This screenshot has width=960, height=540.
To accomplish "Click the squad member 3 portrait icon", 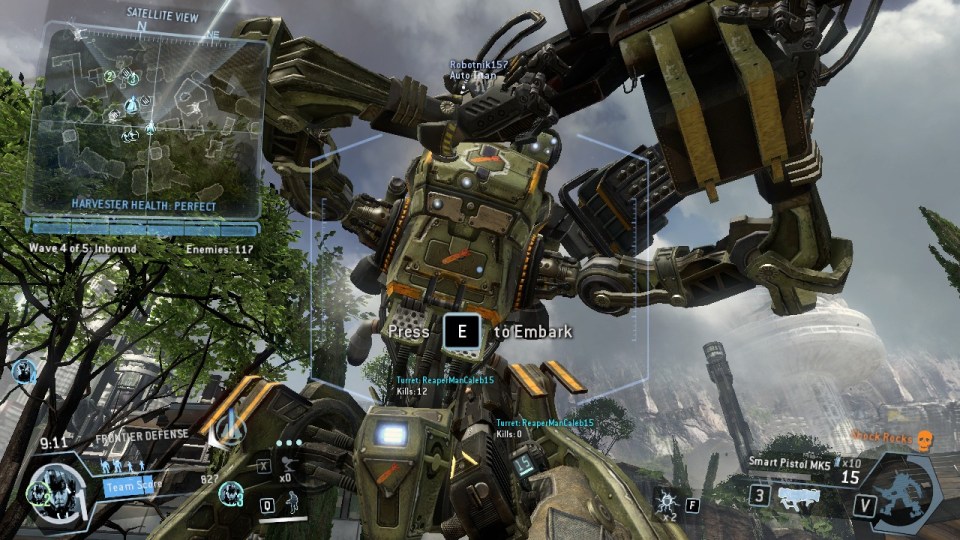I will 231,493.
